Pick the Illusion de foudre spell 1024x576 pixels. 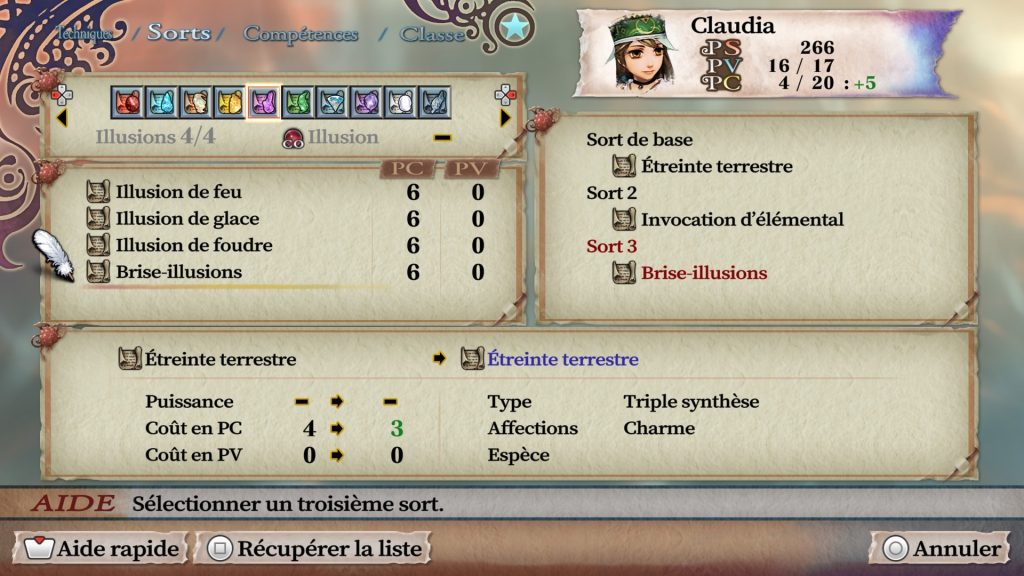(193, 245)
